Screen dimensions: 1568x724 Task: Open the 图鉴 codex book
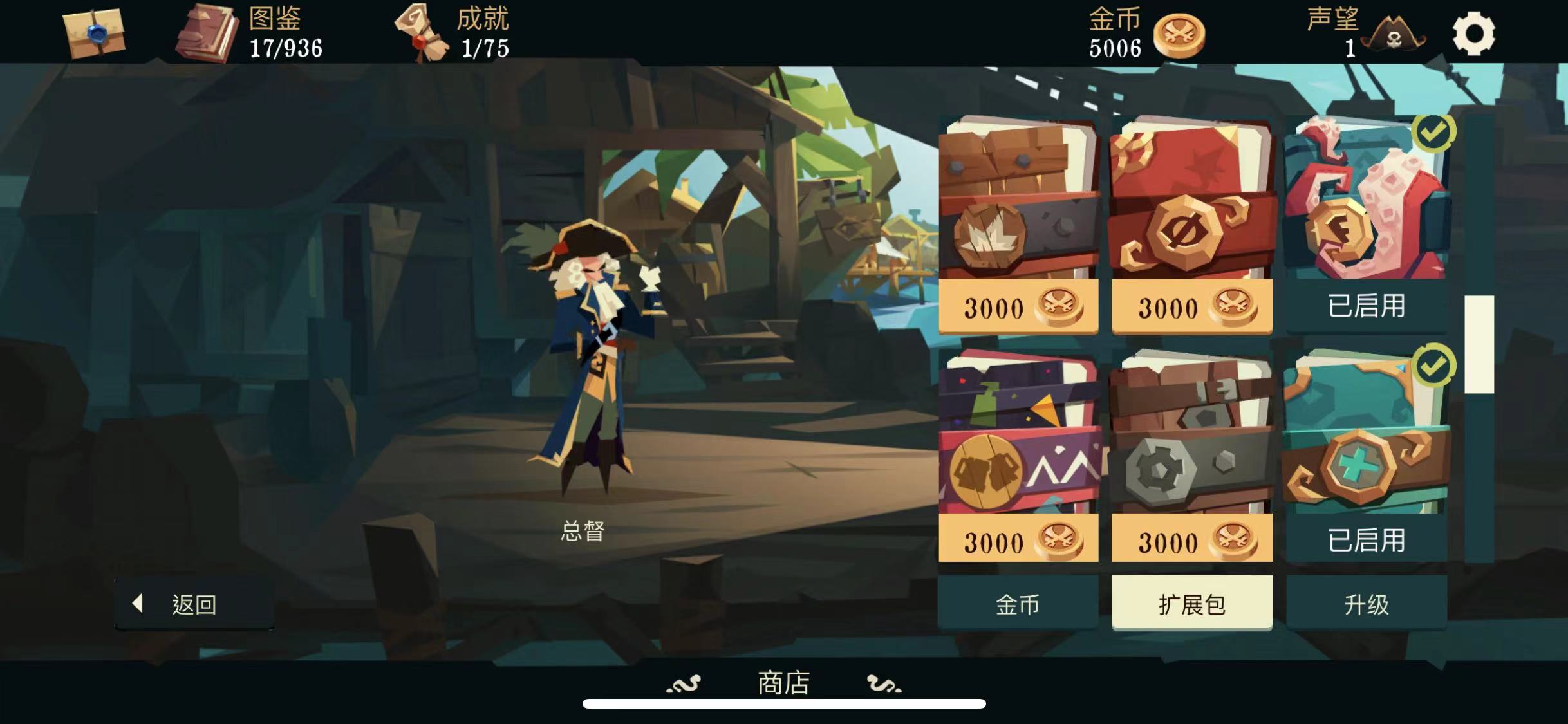click(207, 33)
